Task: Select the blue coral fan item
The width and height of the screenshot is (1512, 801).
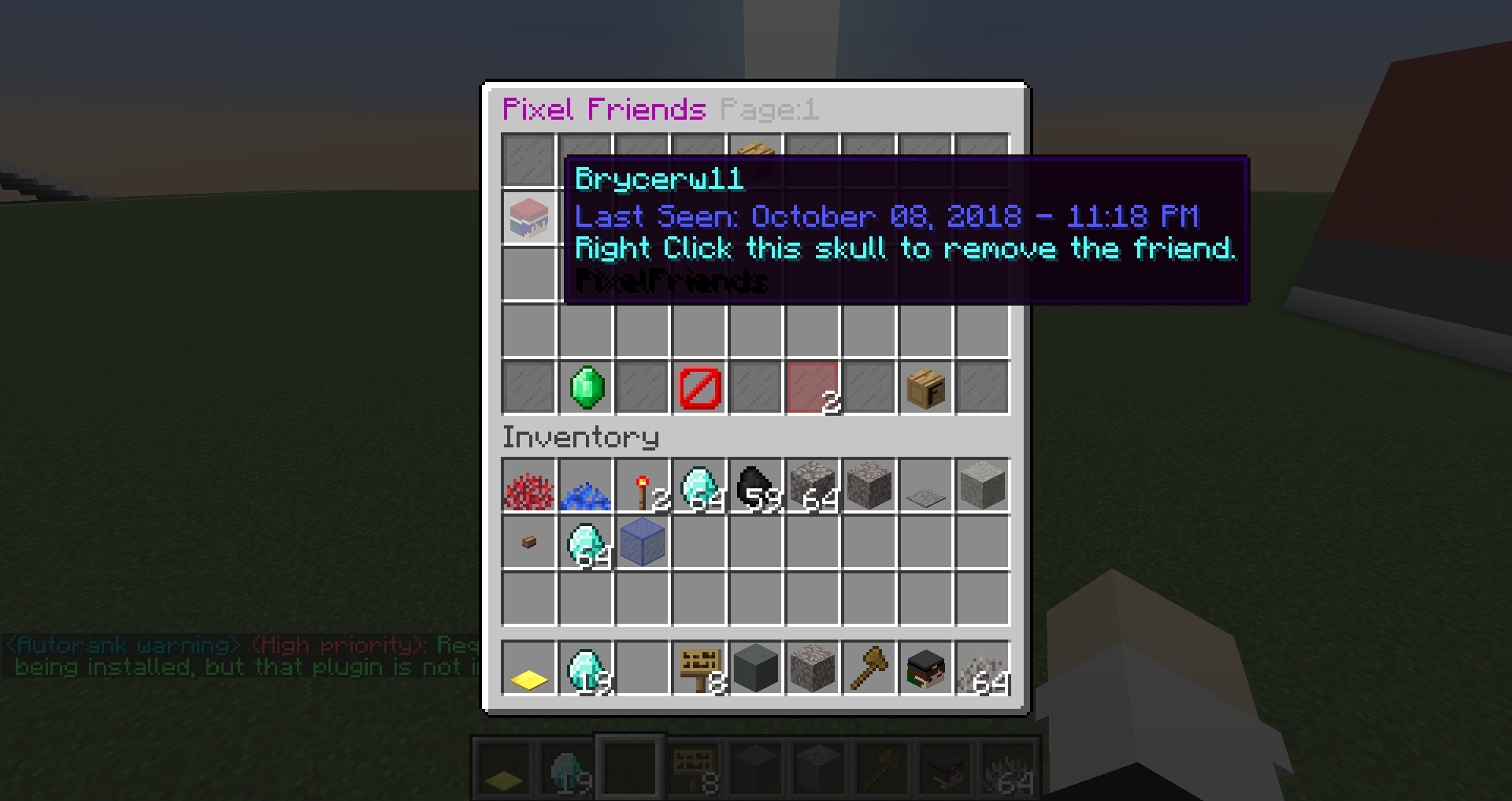Action: point(586,486)
